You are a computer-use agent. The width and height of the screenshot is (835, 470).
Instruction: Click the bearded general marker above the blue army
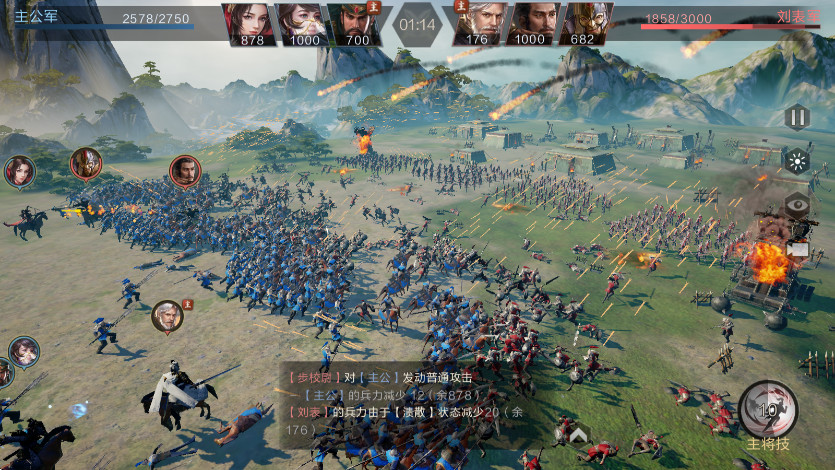point(185,171)
